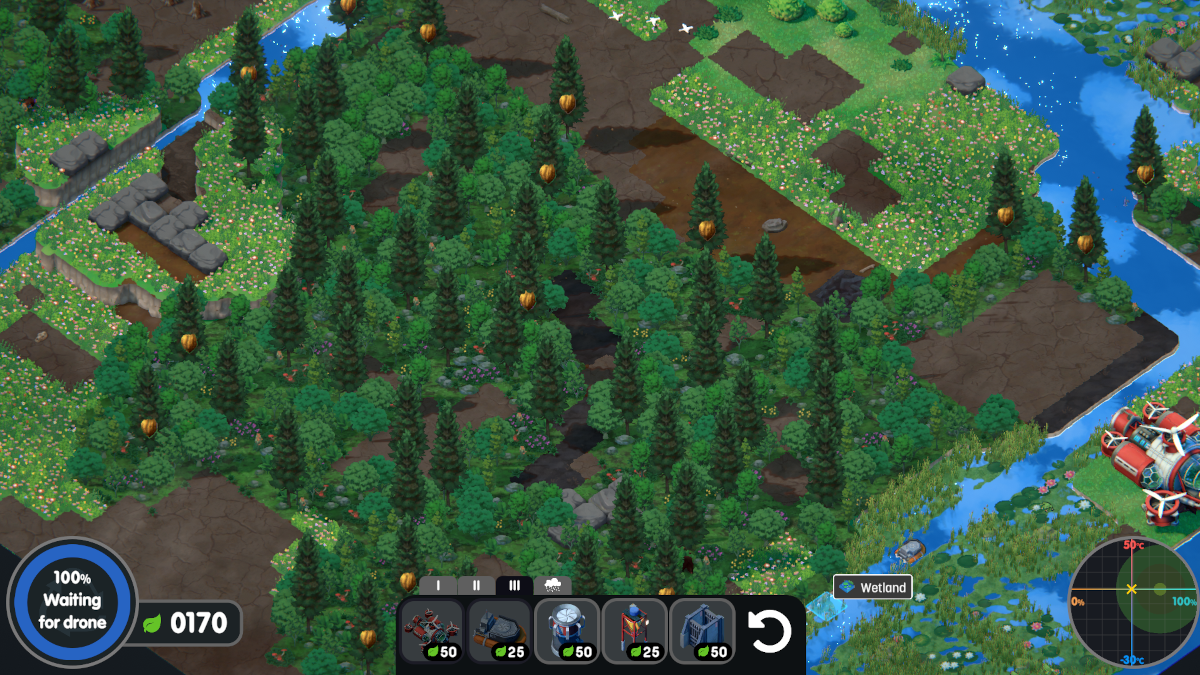The width and height of the screenshot is (1200, 675).
Task: Choose the hovercraft boat building costing 25
Action: (x=499, y=631)
